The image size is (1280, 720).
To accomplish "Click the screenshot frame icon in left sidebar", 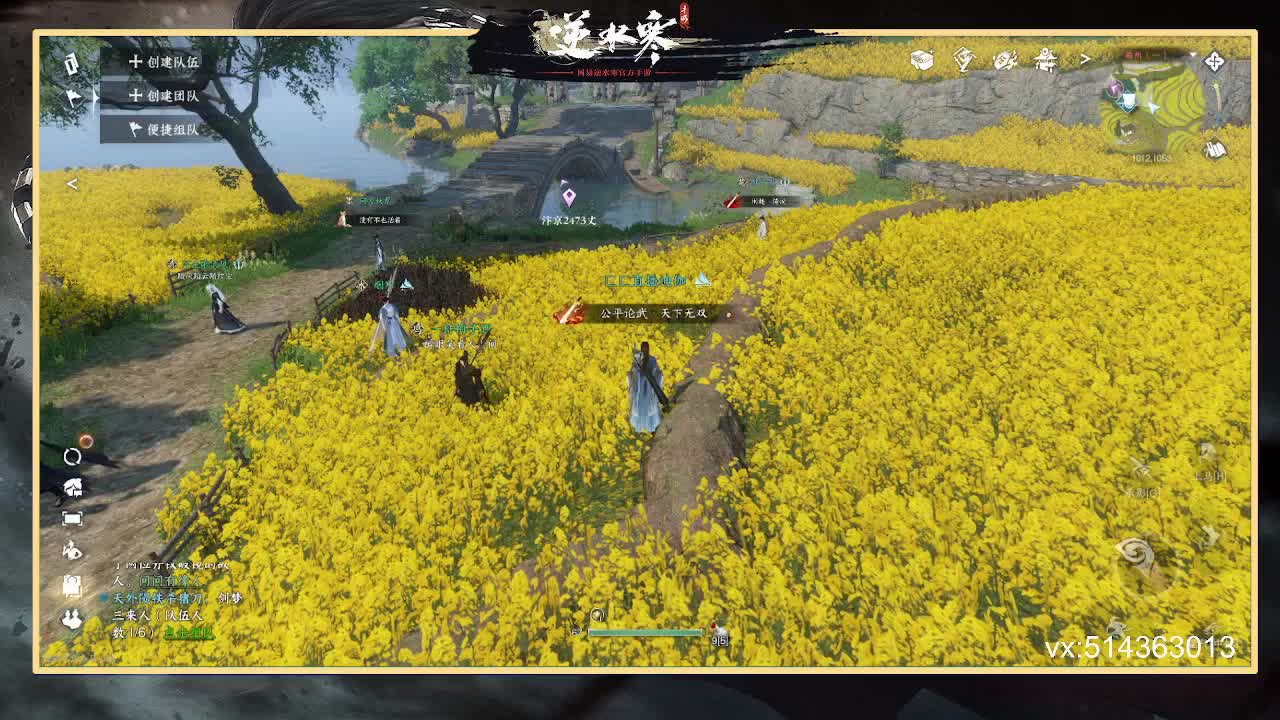I will (71, 516).
